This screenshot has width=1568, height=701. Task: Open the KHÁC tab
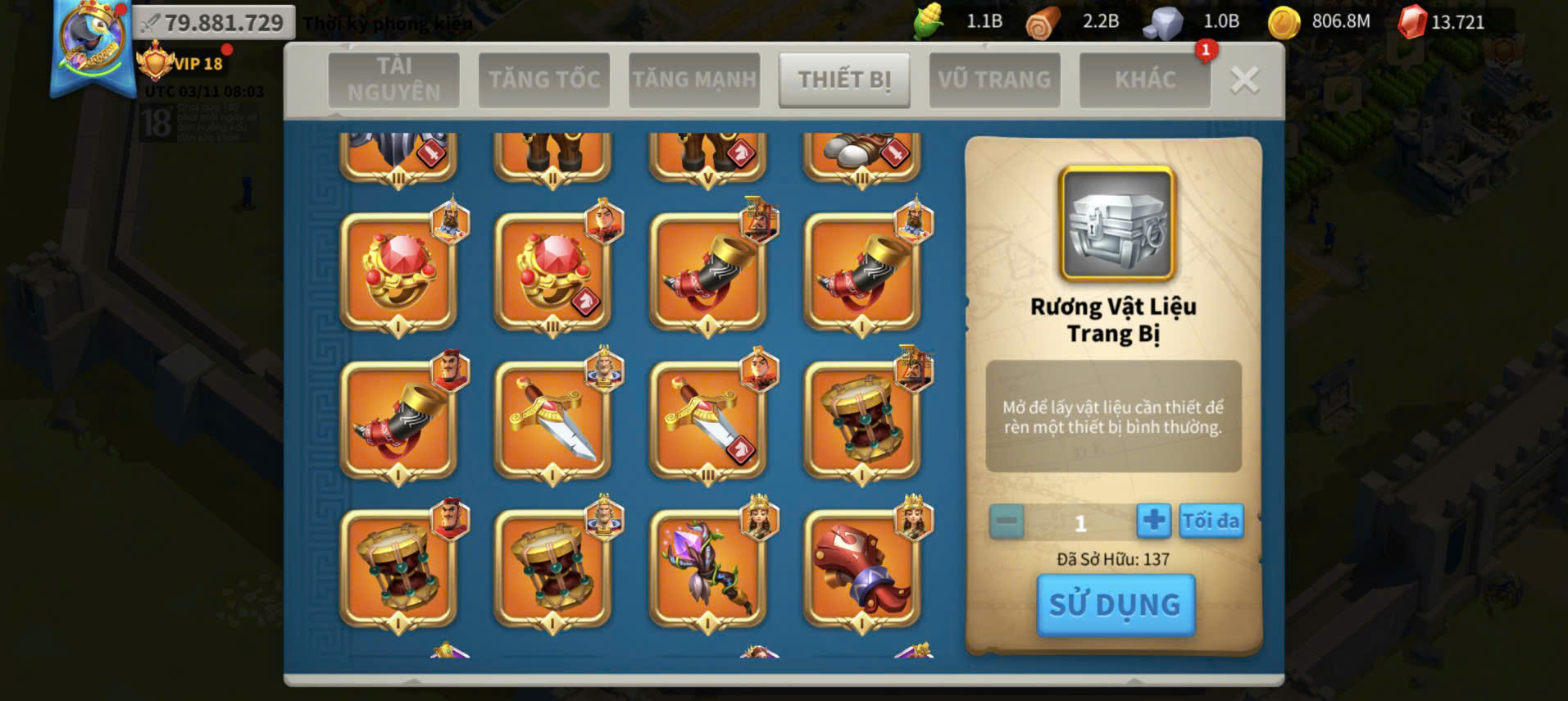(1145, 80)
